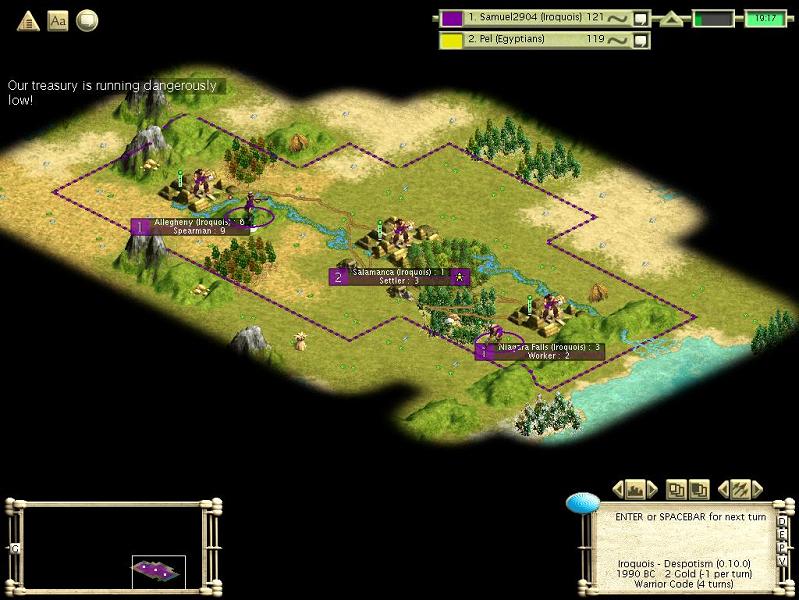Click the blue end-turn orb
The height and width of the screenshot is (600, 799).
(582, 503)
